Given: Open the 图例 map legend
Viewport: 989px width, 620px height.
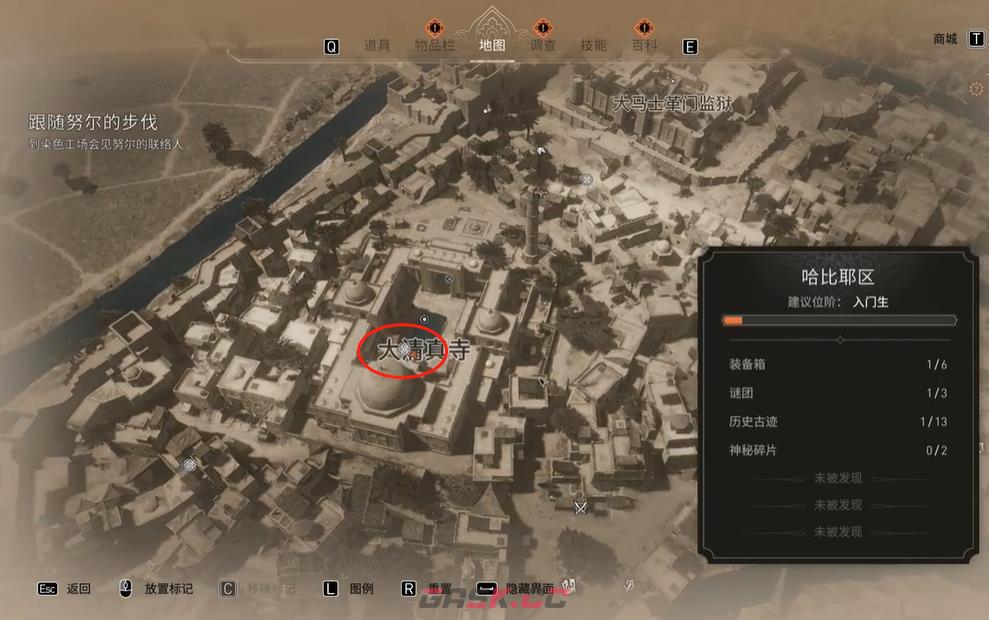Looking at the screenshot, I should [x=361, y=589].
